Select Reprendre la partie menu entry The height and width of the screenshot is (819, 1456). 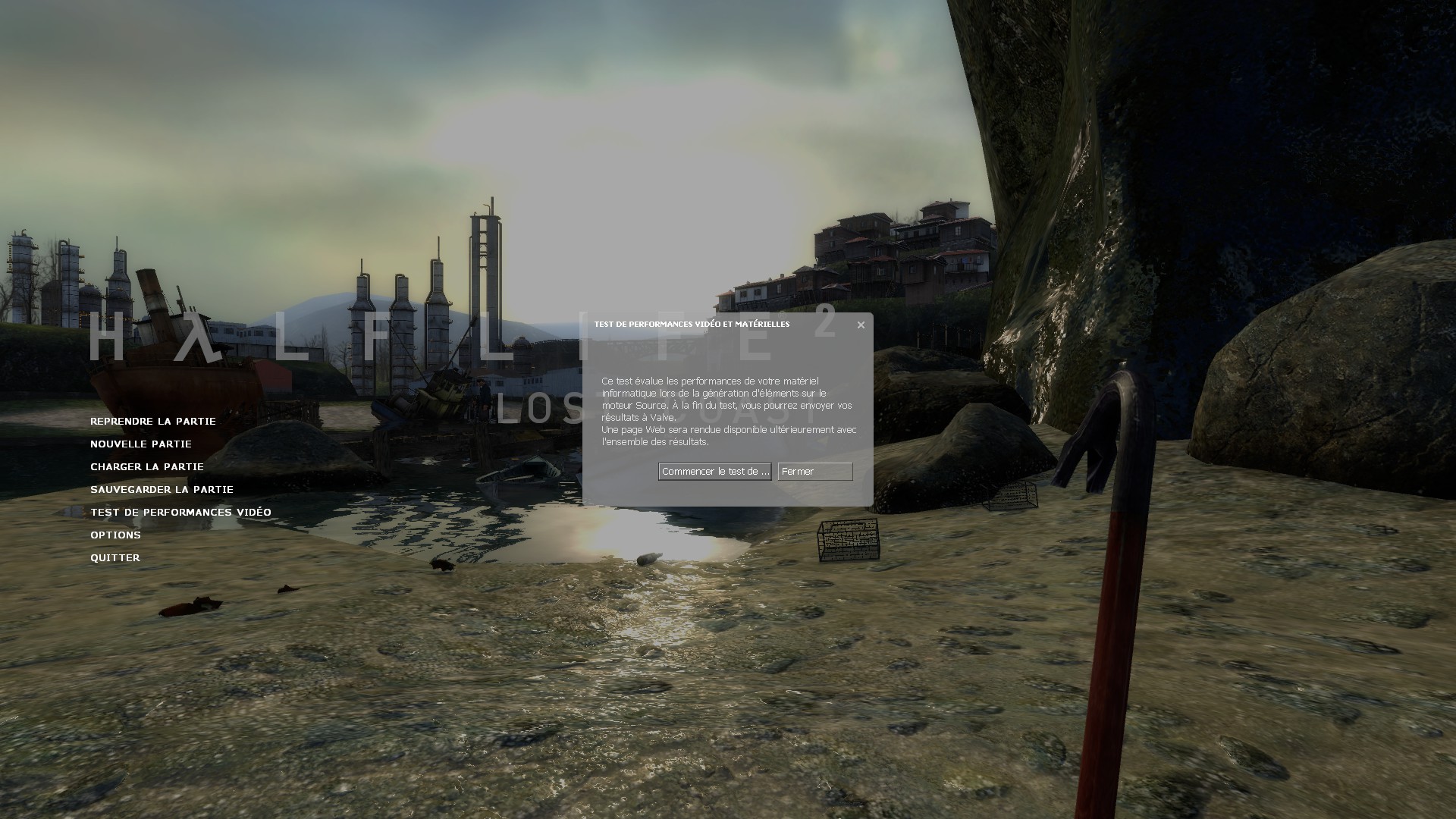pyautogui.click(x=153, y=422)
